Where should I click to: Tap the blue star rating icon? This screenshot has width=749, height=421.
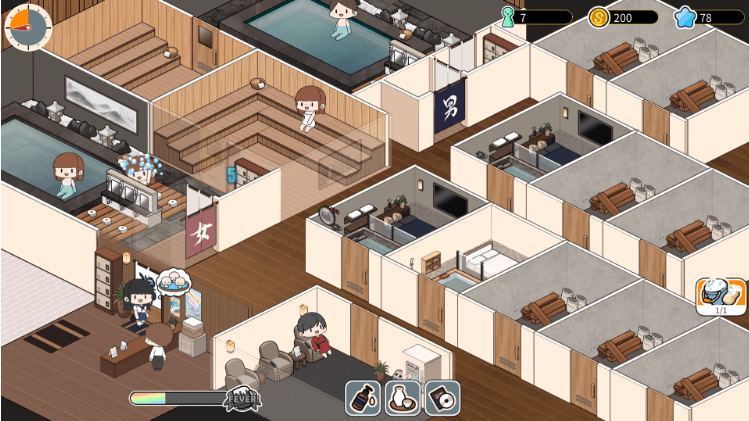click(x=684, y=17)
